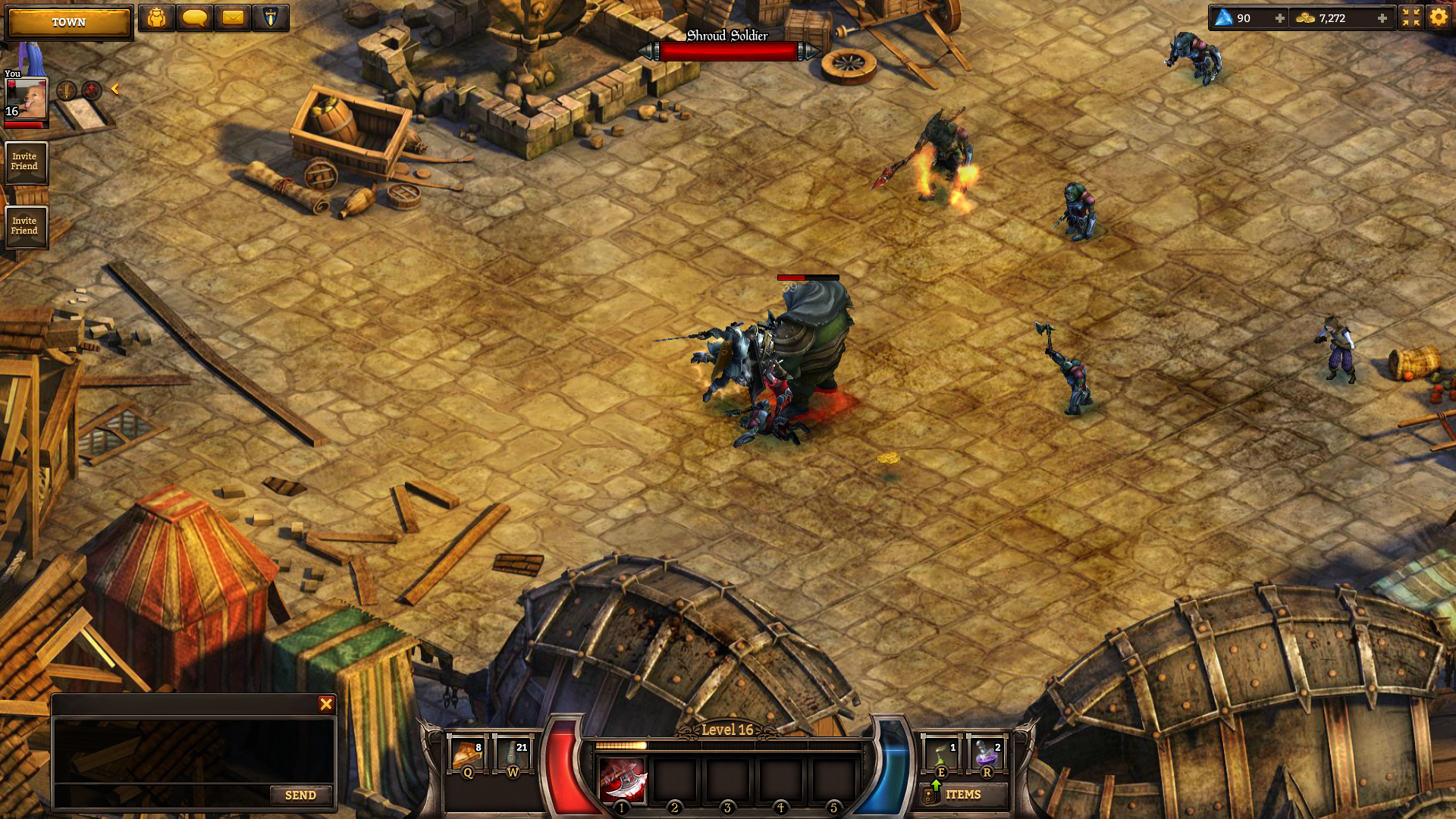This screenshot has height=819, width=1456.
Task: Send the chat message
Action: coord(300,795)
